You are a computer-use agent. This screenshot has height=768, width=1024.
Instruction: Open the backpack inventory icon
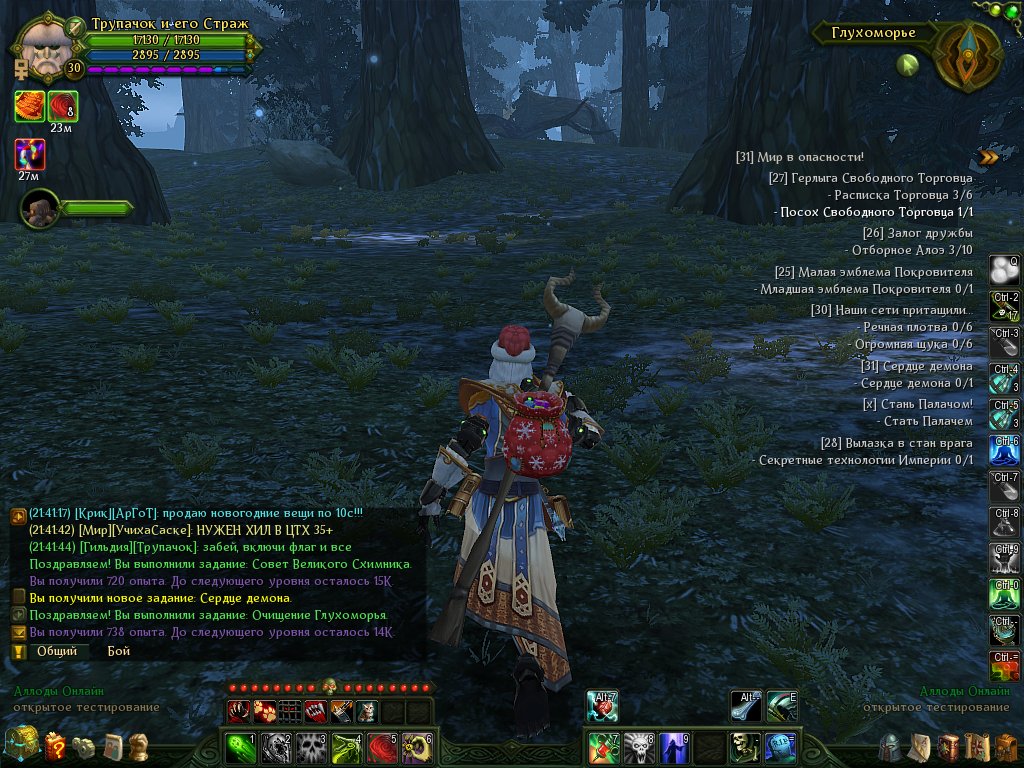click(1004, 747)
